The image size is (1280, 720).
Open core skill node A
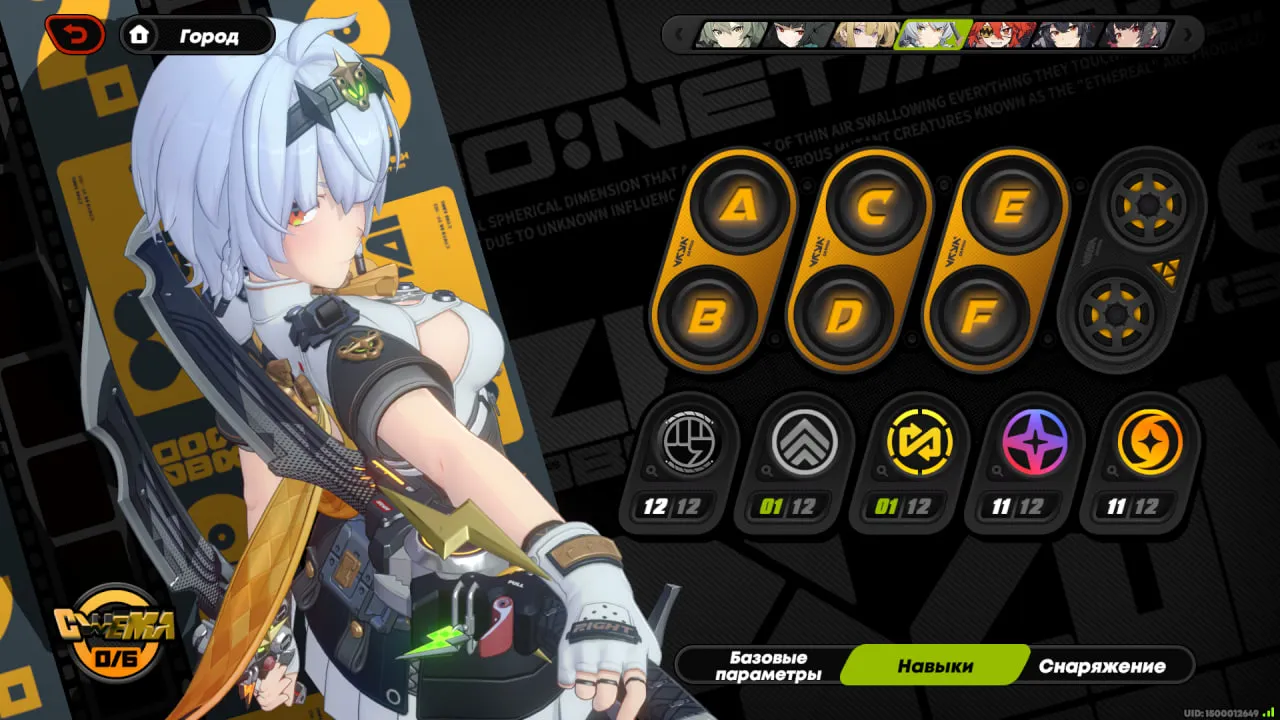(740, 207)
